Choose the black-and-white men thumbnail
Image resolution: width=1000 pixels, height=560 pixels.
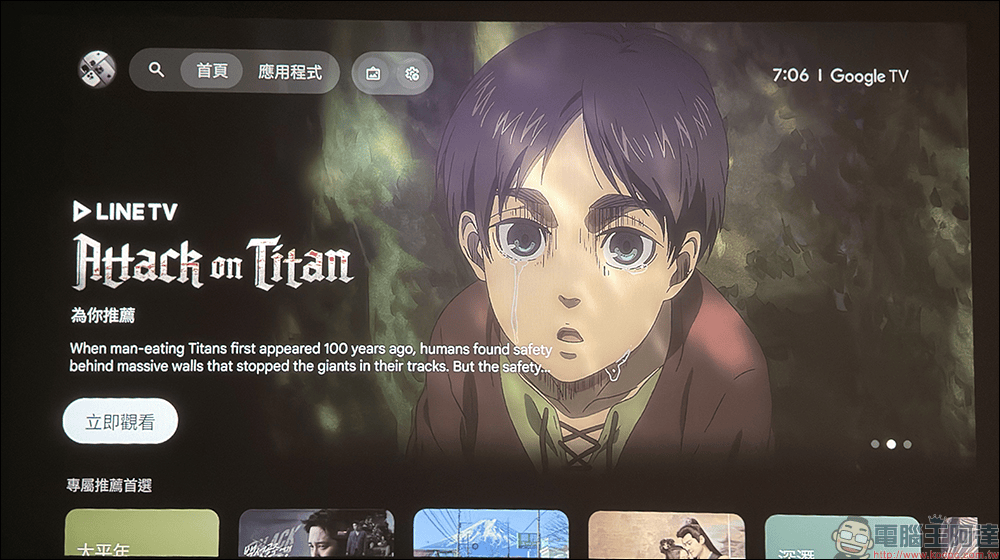point(316,535)
